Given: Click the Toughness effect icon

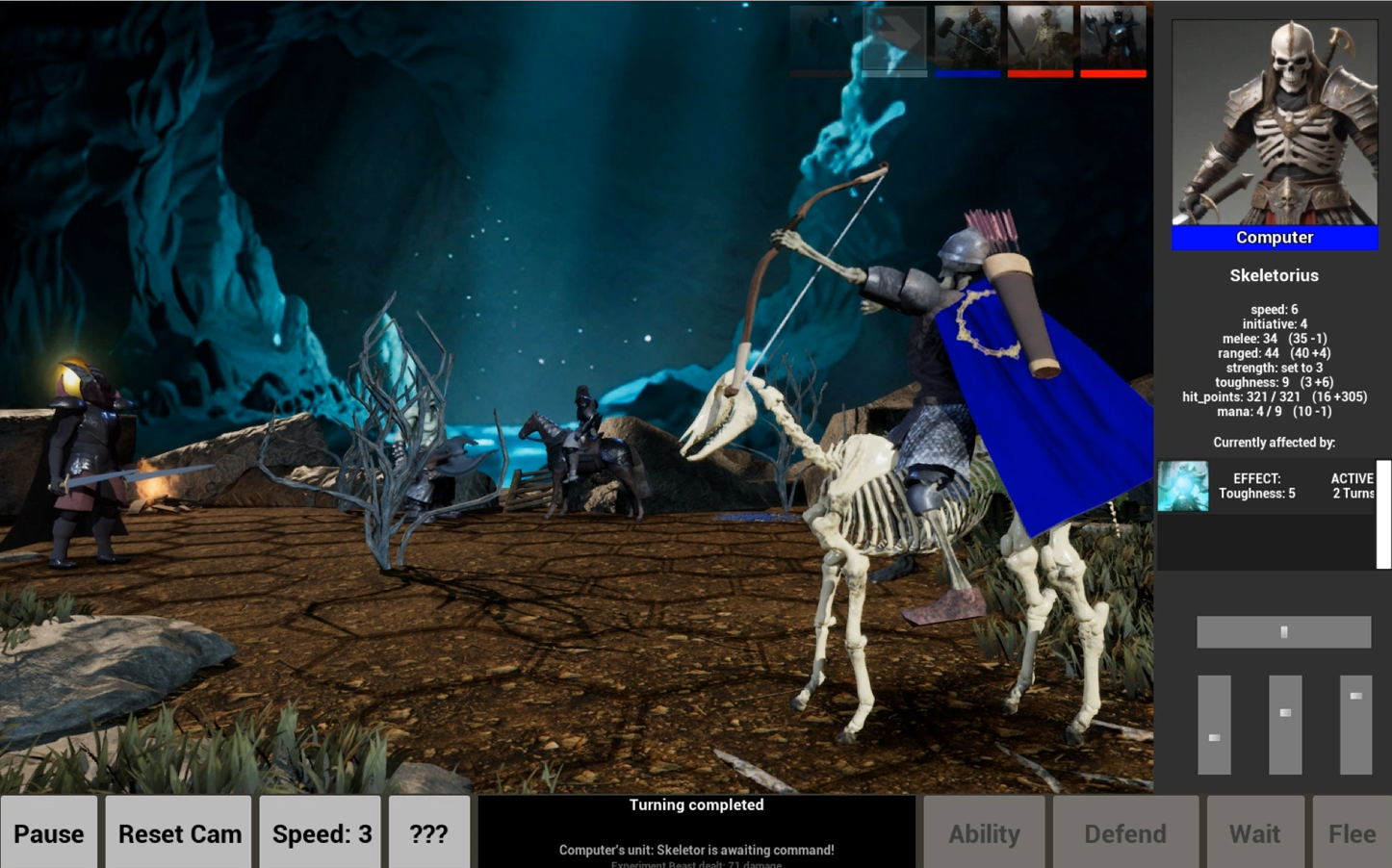Looking at the screenshot, I should pos(1182,486).
